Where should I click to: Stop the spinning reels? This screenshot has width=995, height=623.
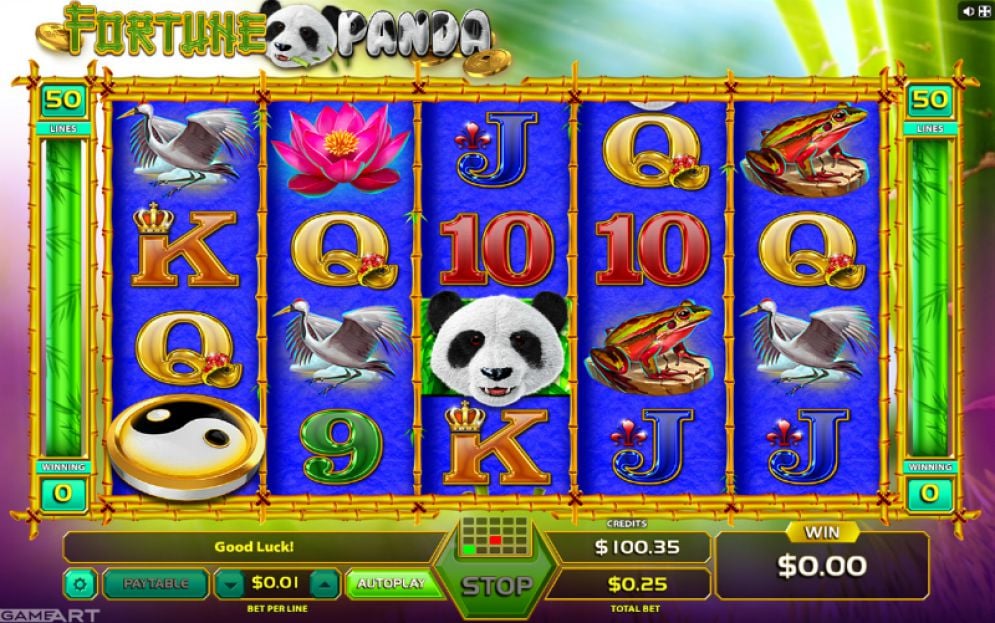pos(496,585)
